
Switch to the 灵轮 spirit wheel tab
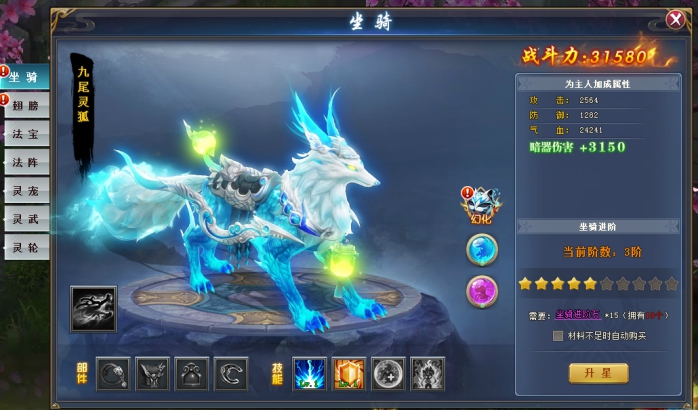[25, 246]
